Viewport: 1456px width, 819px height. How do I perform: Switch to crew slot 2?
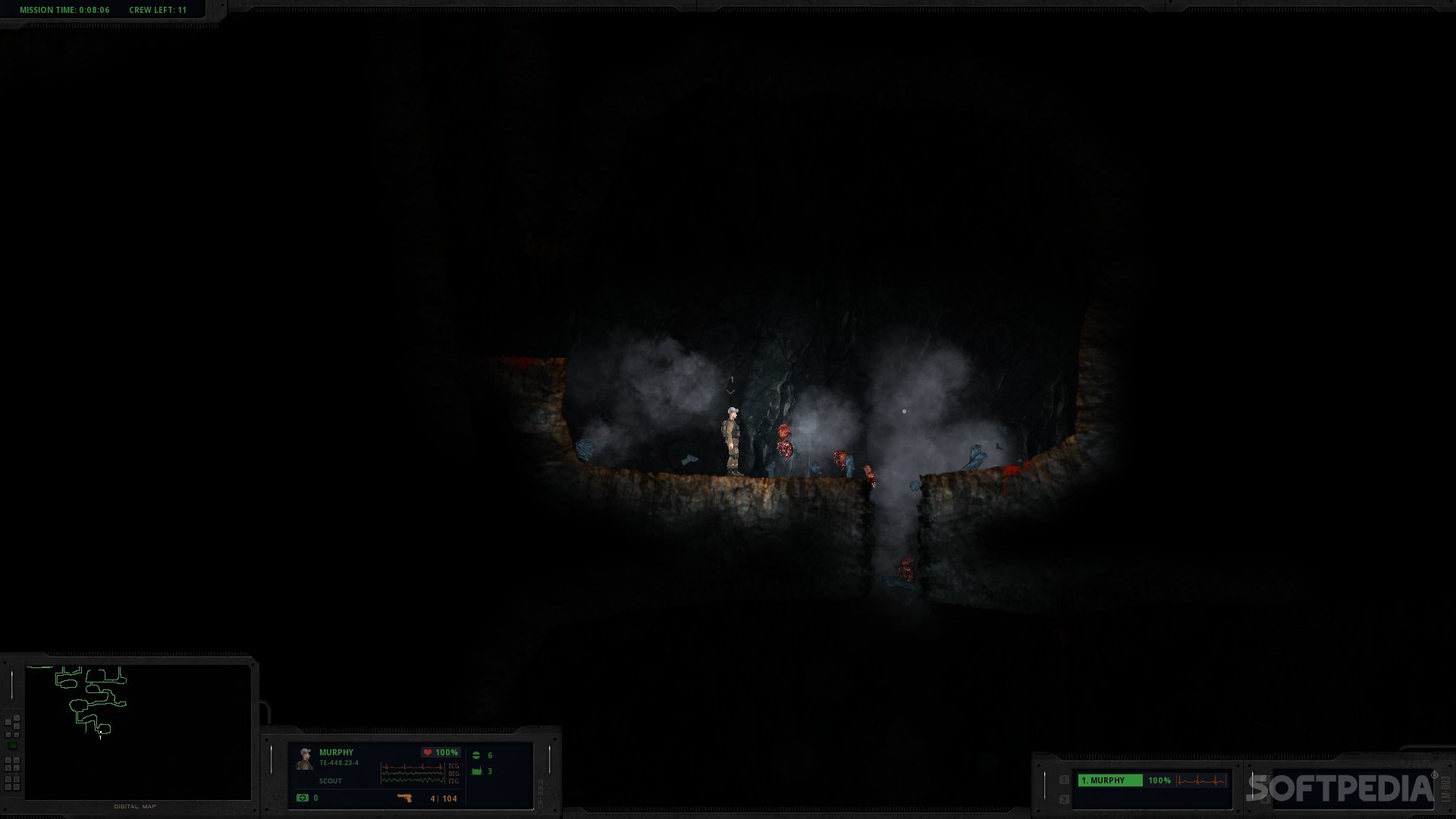[1063, 799]
